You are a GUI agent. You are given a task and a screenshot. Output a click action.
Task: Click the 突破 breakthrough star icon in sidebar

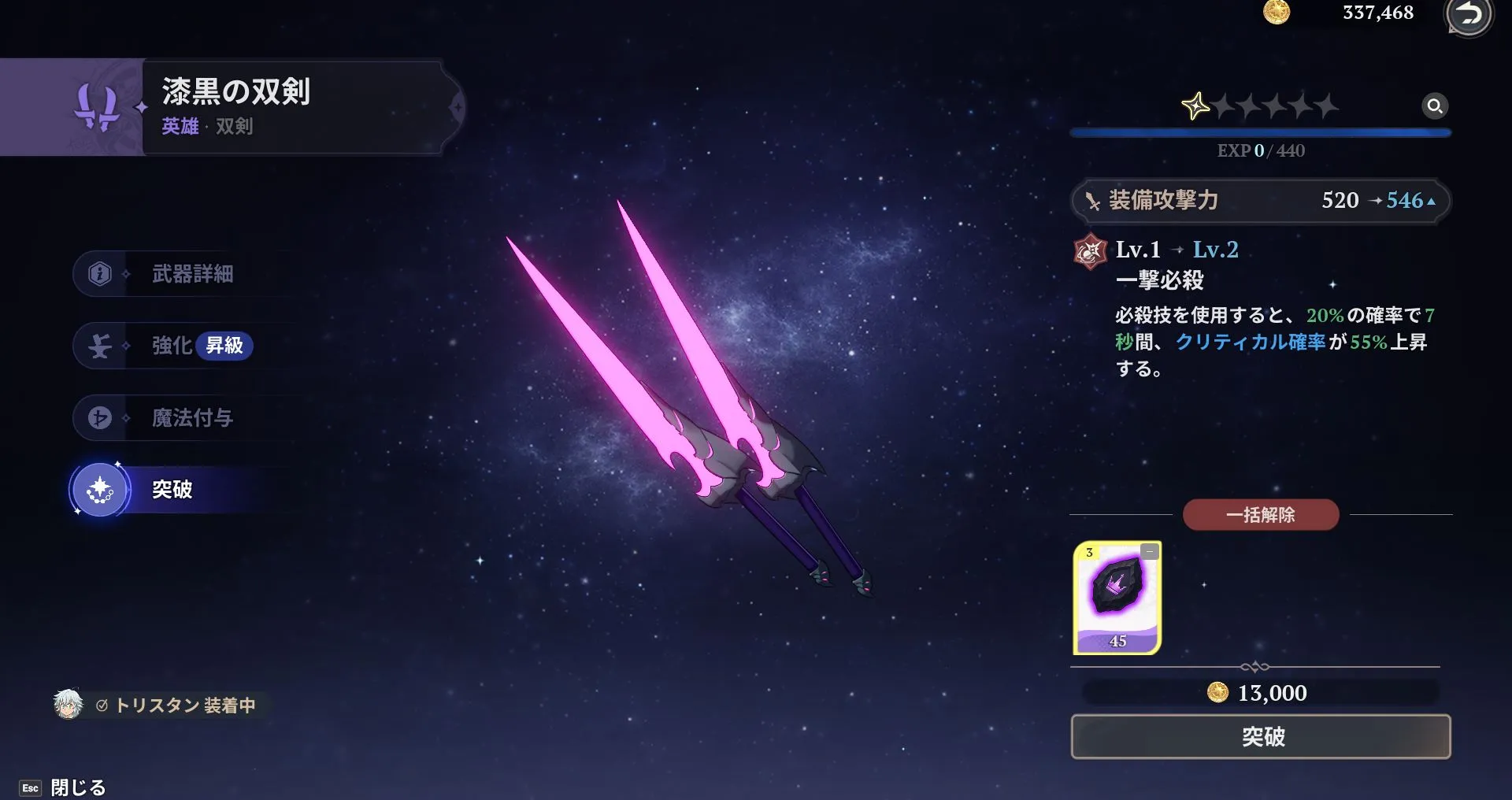point(98,488)
